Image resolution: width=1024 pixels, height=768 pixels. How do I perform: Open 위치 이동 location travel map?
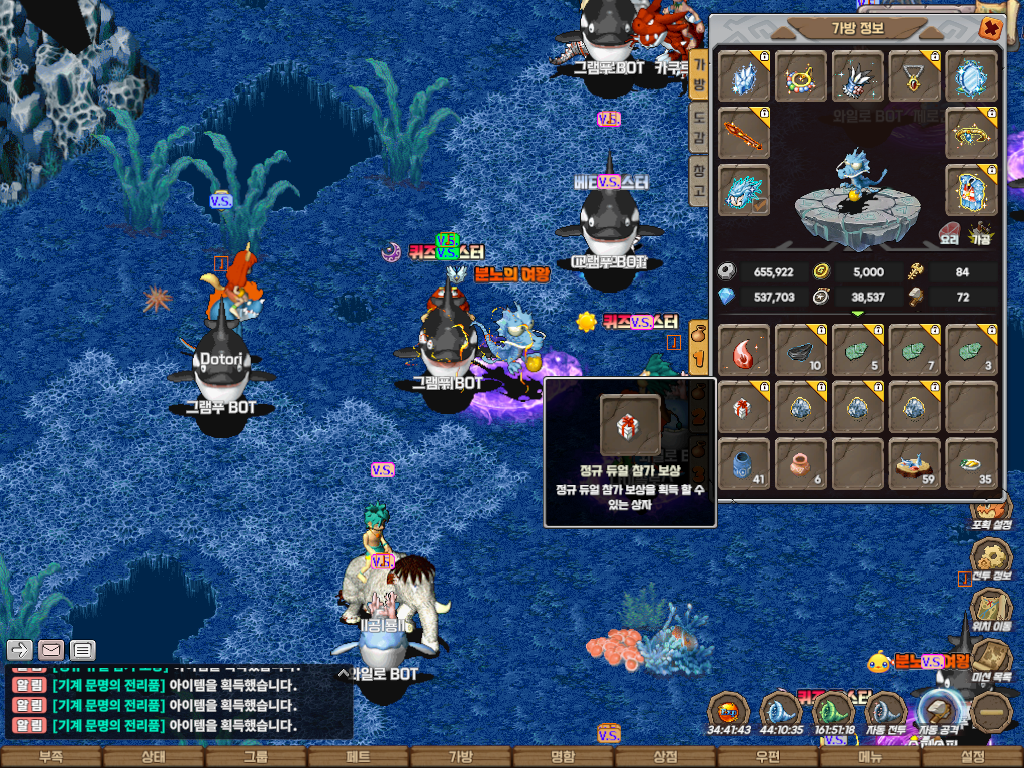click(991, 608)
